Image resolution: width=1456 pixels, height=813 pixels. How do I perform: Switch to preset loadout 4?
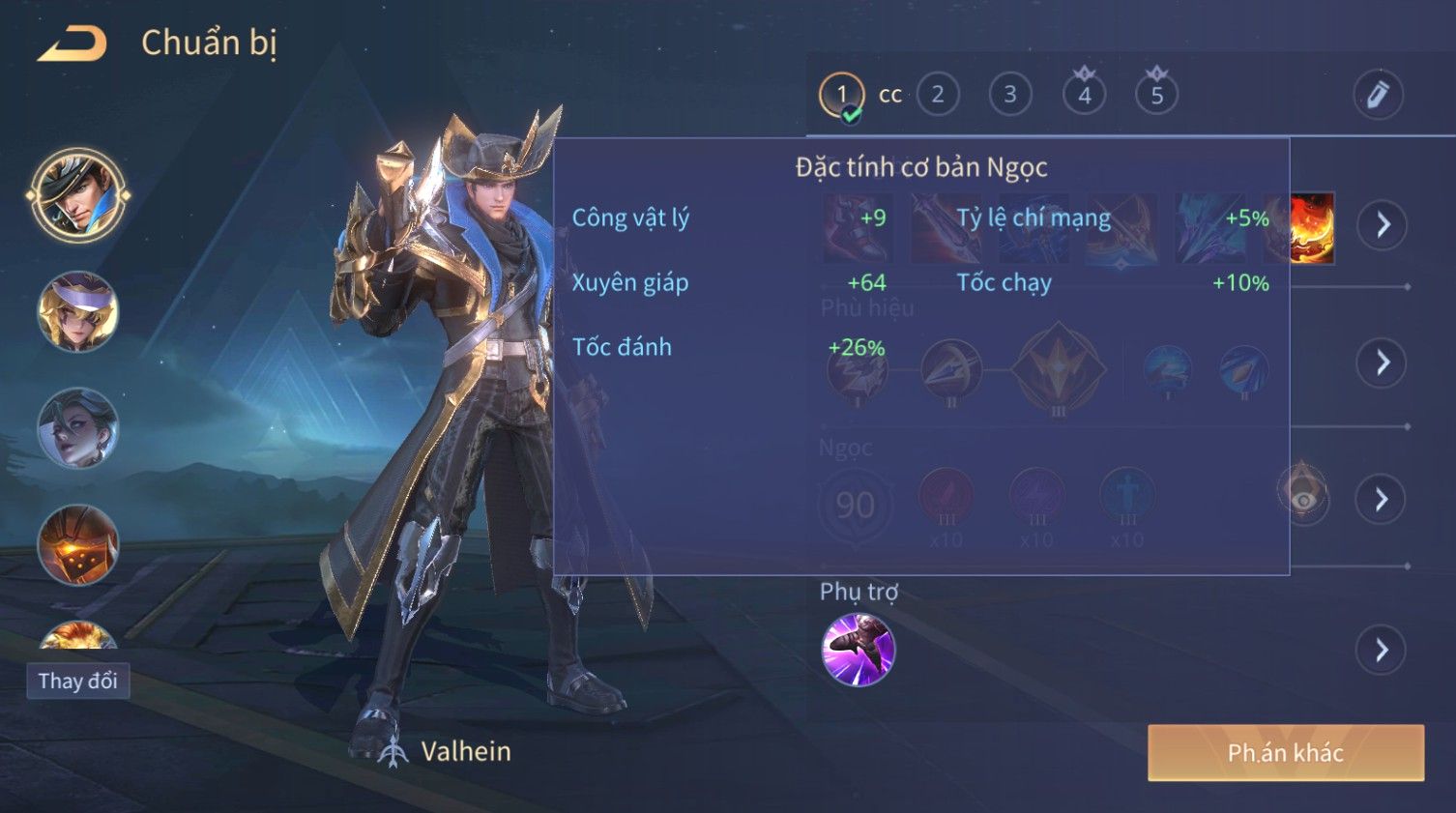pos(1084,95)
